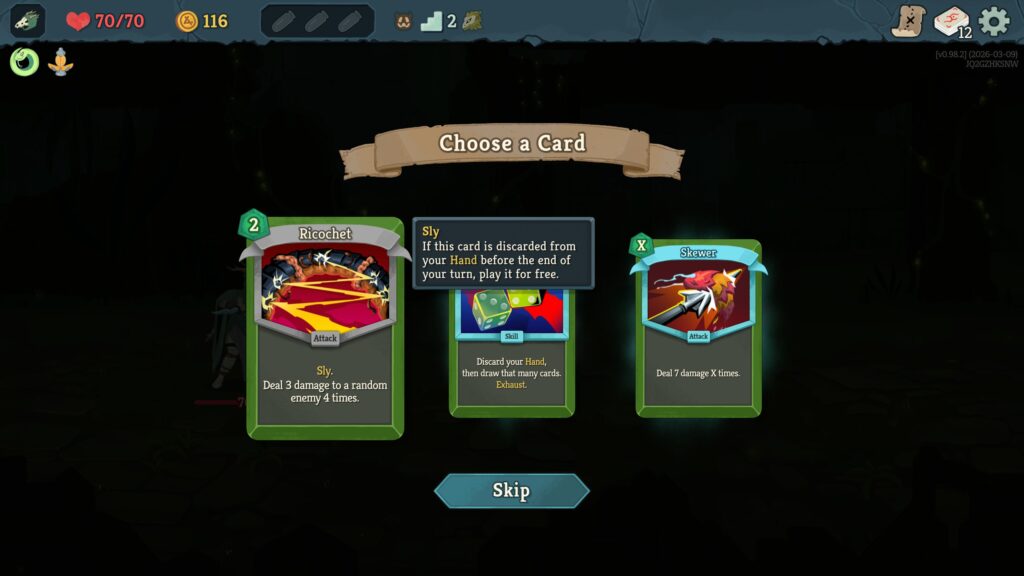This screenshot has height=576, width=1024.
Task: Open the map scroll
Action: point(908,21)
